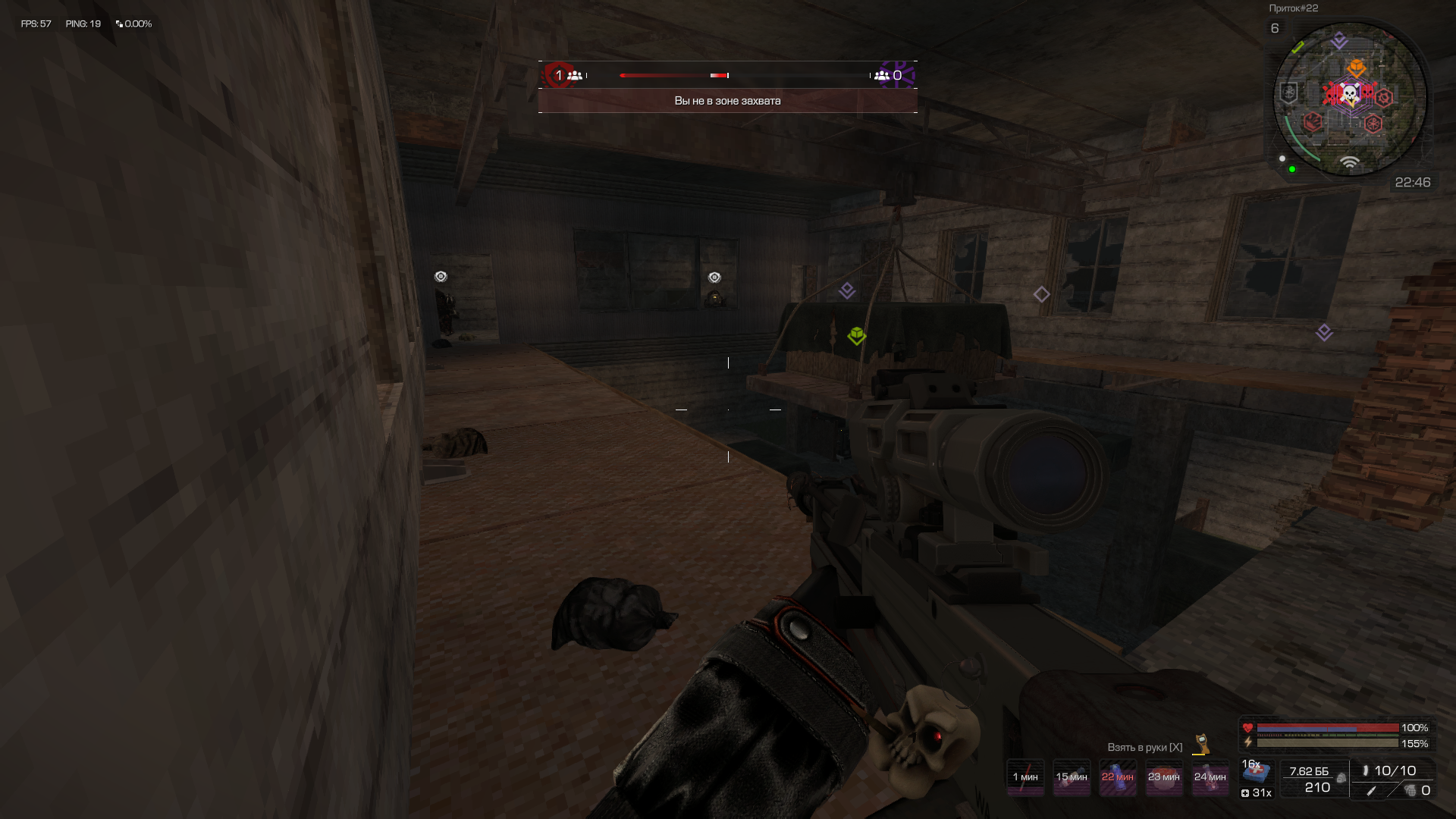Open the circular minimap
The image size is (1456, 819).
coord(1349,99)
